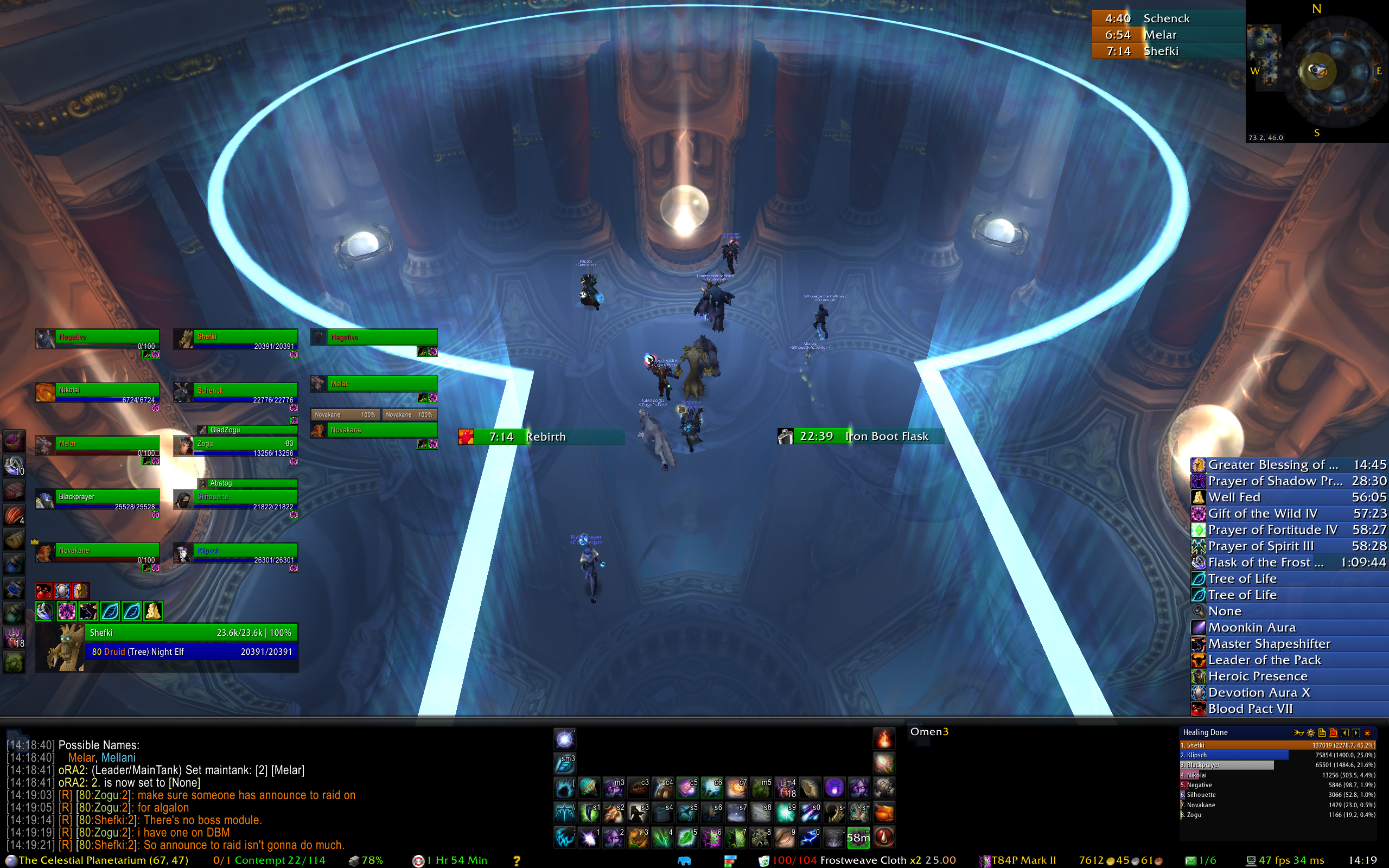Use the glowing white star ability icon
The width and height of the screenshot is (1389, 868).
pyautogui.click(x=565, y=739)
